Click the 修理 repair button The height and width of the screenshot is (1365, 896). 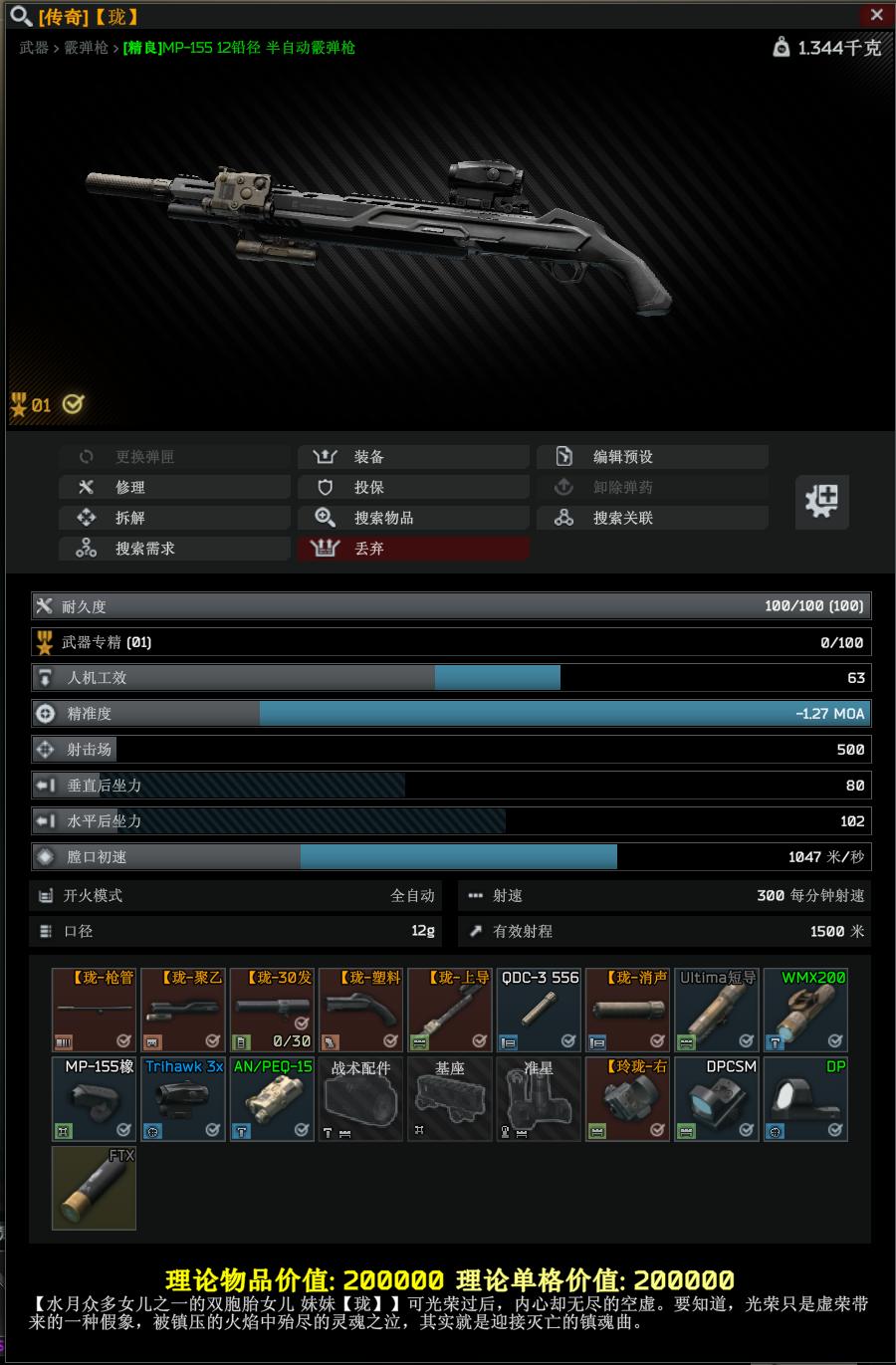pos(174,487)
